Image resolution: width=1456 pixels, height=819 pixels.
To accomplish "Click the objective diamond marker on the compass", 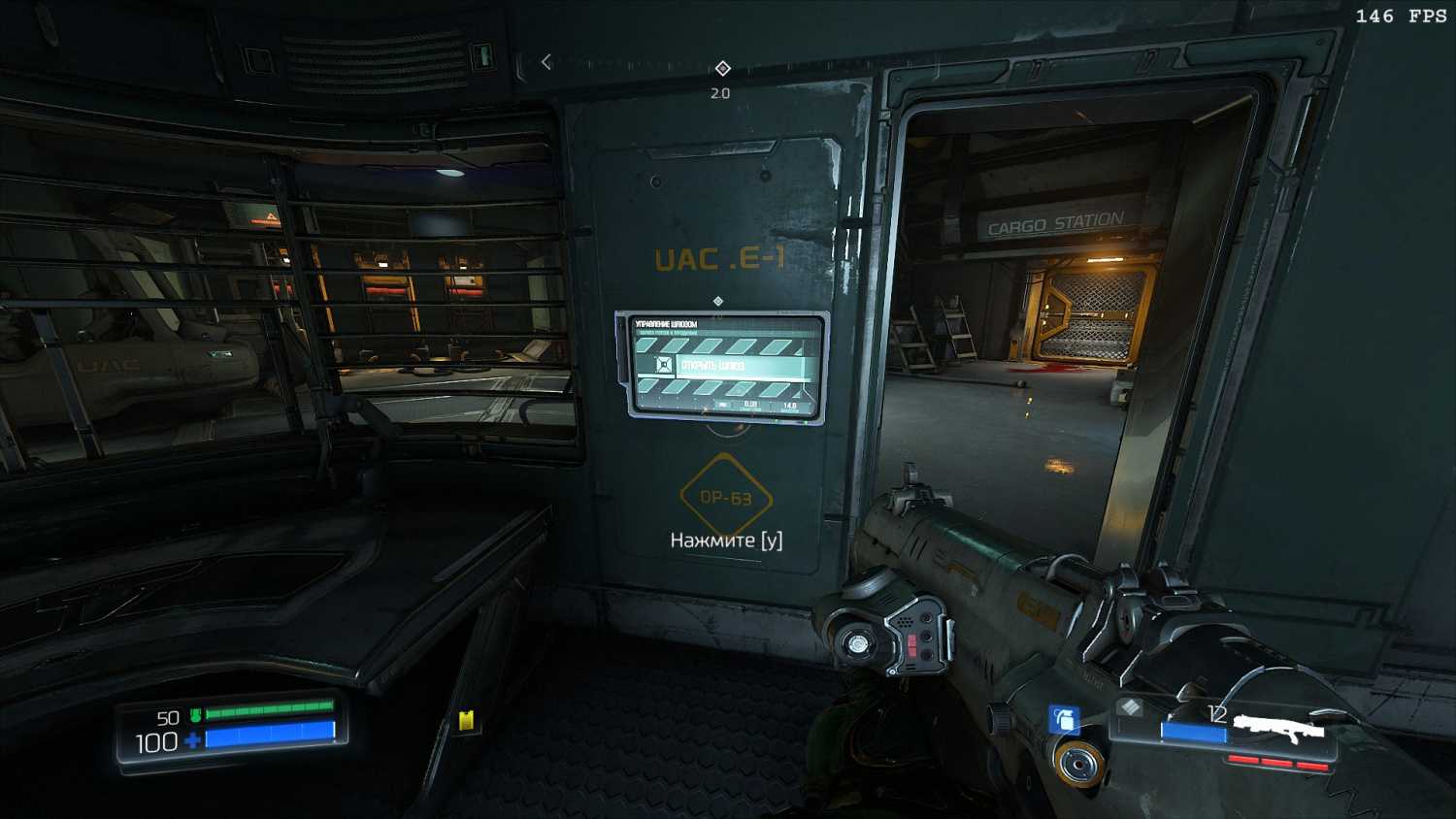I will [722, 68].
